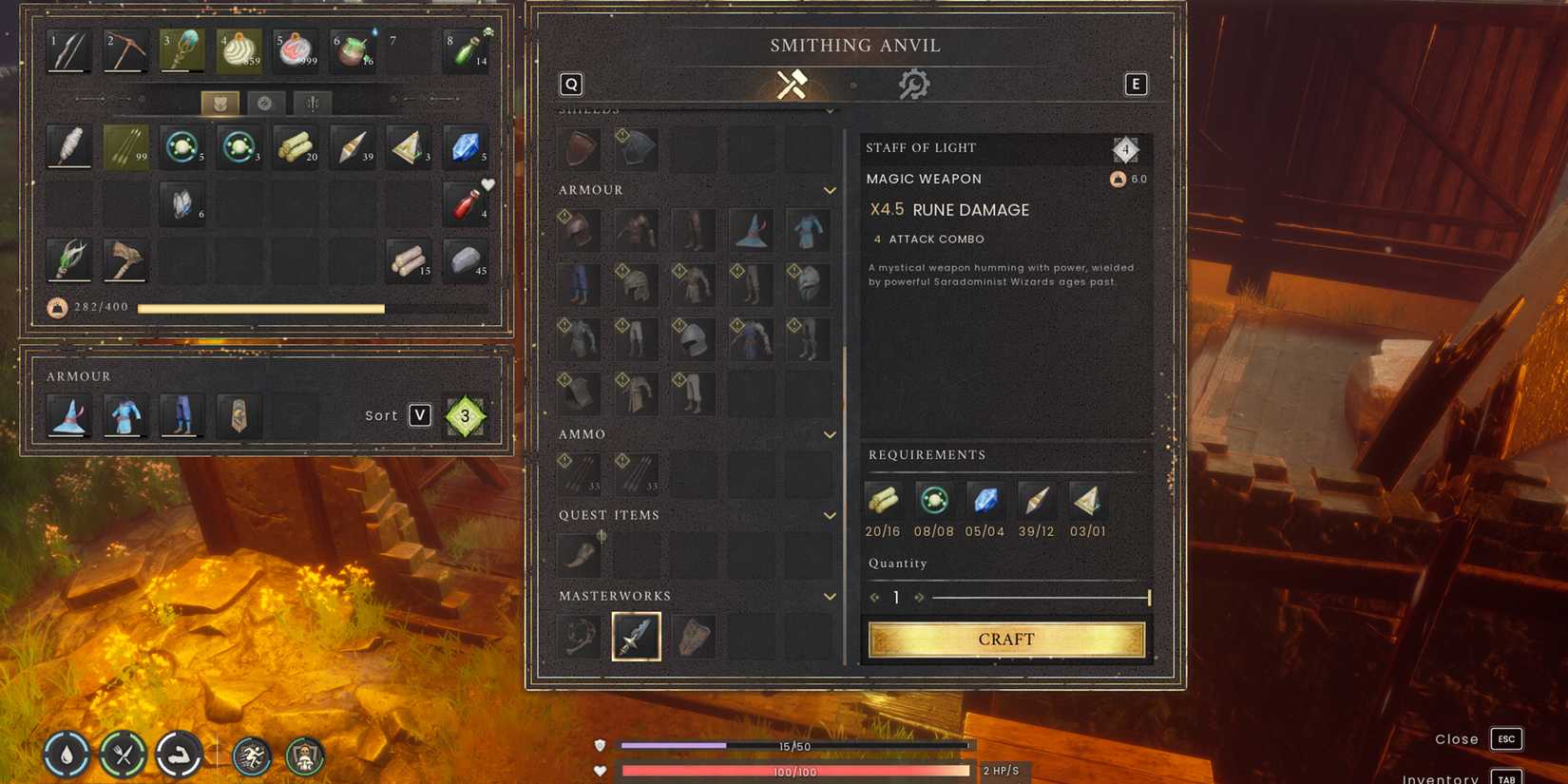Screen dimensions: 1568x784
Task: Collapse the Armour category section
Action: 831,190
